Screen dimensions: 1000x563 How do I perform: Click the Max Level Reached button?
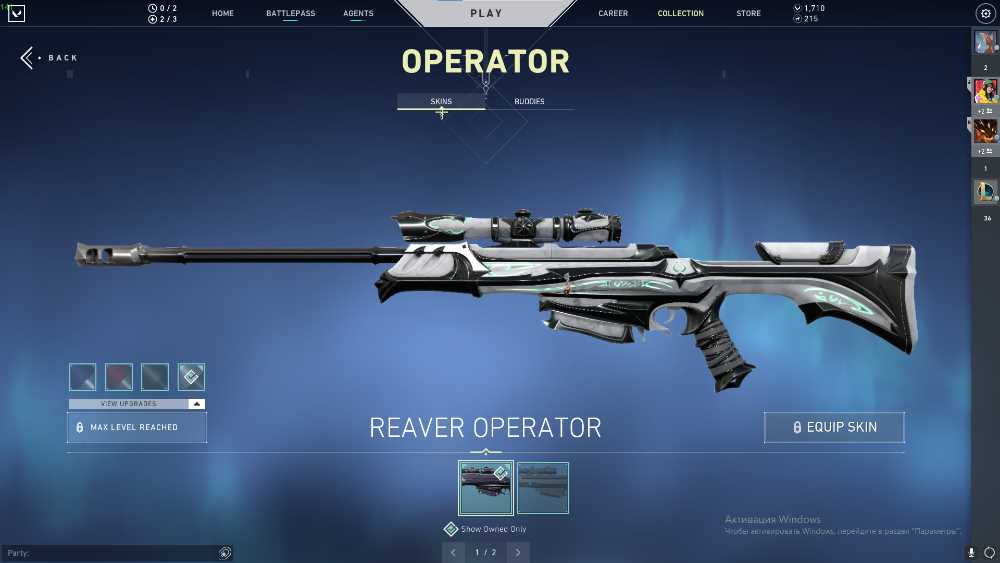137,427
